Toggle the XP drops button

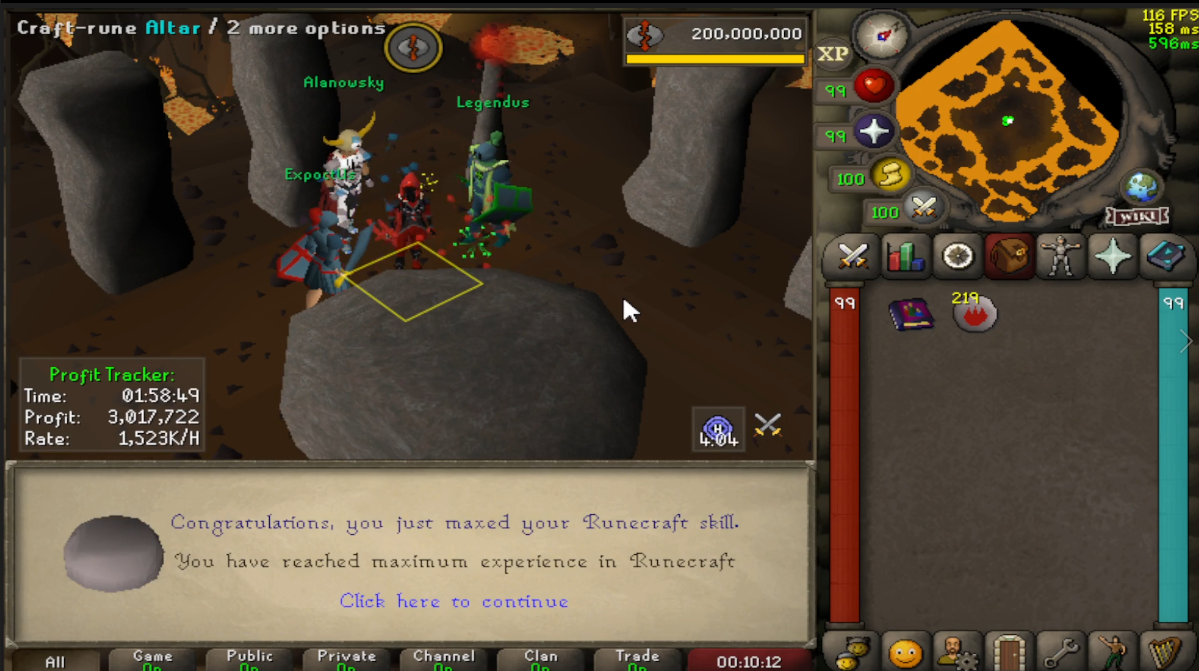pyautogui.click(x=833, y=54)
